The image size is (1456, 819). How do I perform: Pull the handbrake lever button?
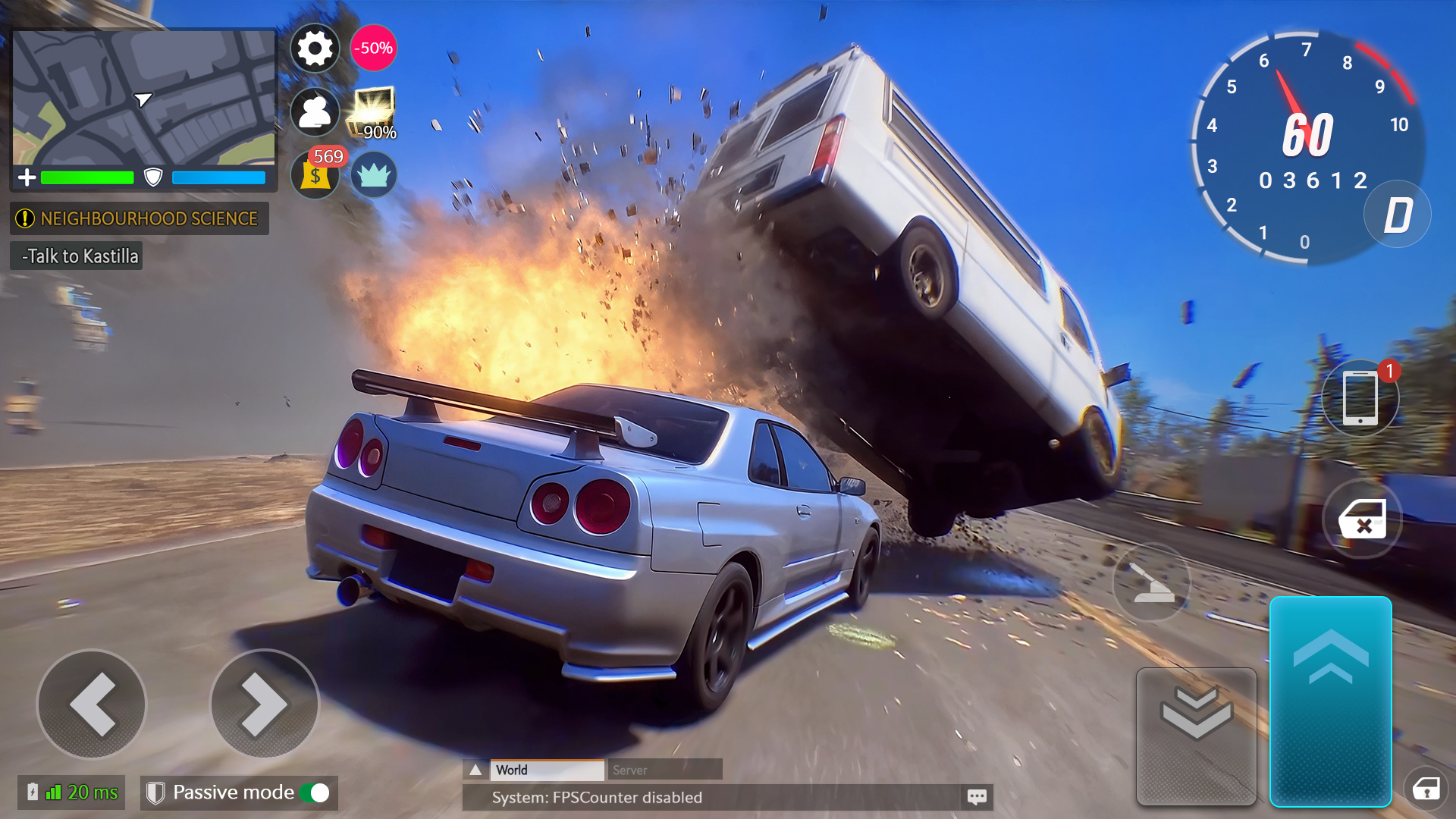(1151, 582)
